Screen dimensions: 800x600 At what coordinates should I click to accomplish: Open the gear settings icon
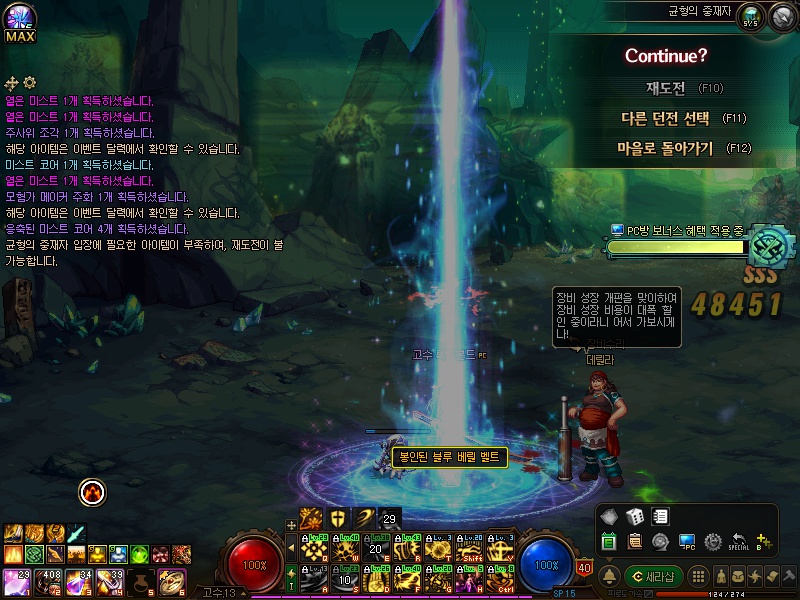(x=713, y=542)
